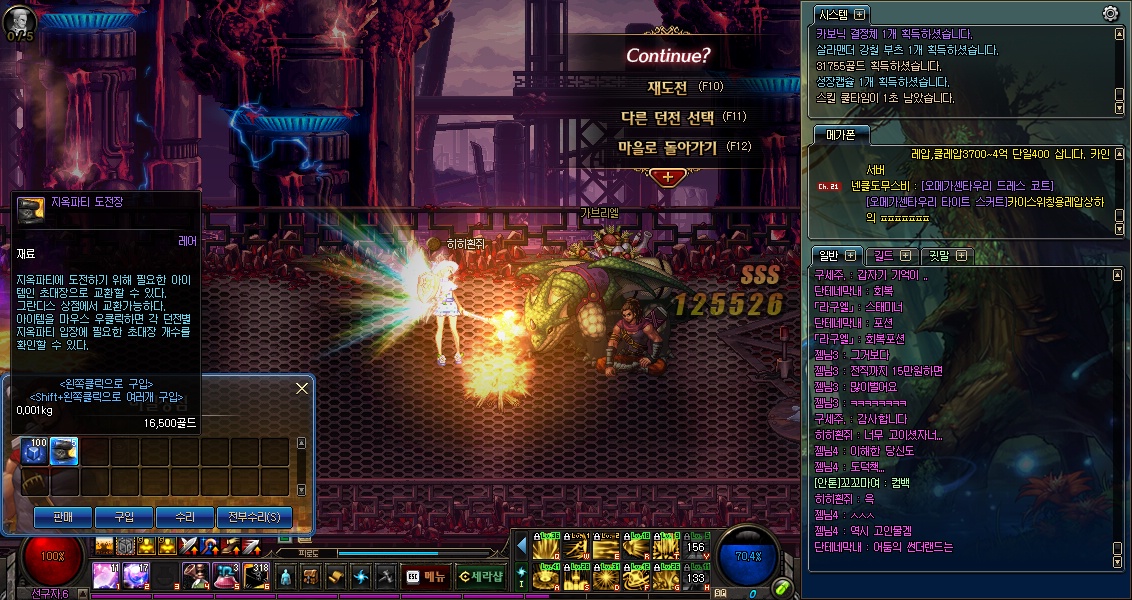
Task: Toggle the skill bar left arrow
Action: coord(521,546)
